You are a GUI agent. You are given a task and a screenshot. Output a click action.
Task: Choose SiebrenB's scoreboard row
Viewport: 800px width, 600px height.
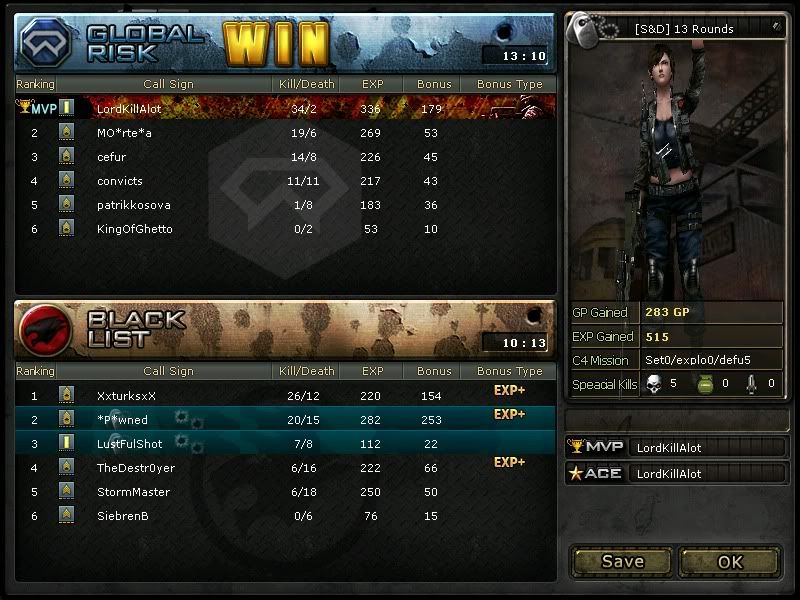click(285, 516)
